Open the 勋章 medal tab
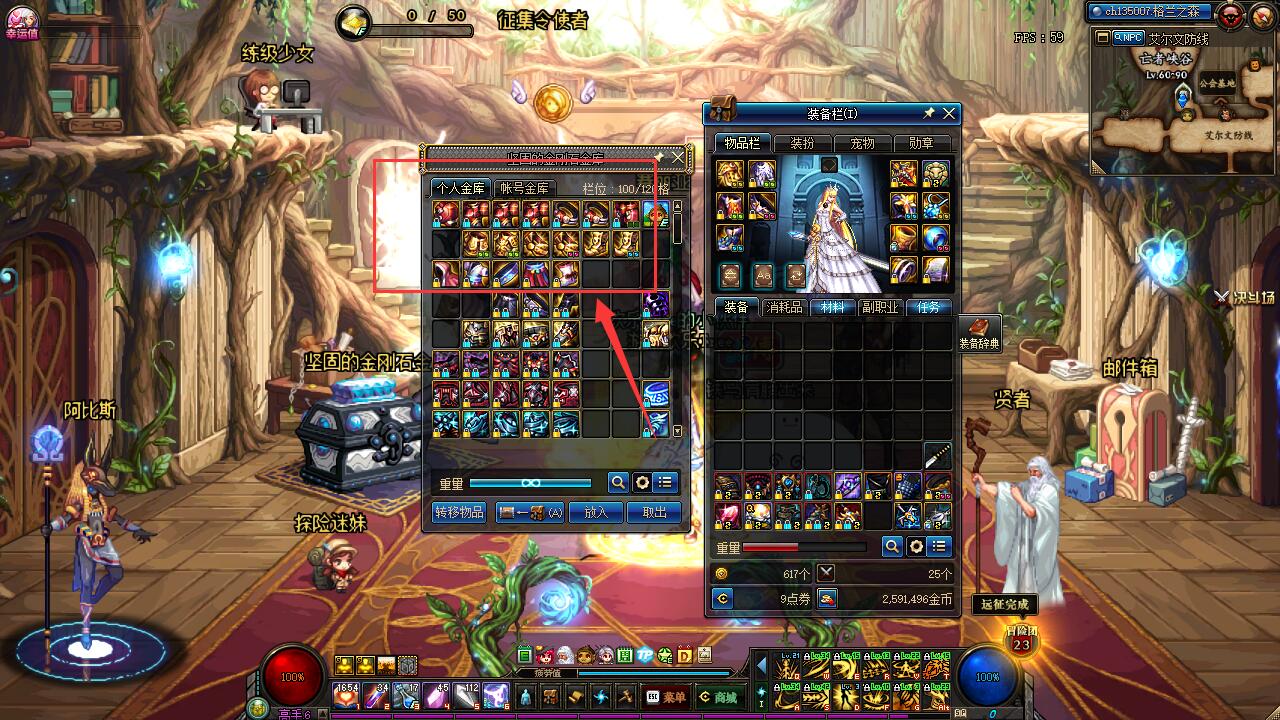 point(921,143)
